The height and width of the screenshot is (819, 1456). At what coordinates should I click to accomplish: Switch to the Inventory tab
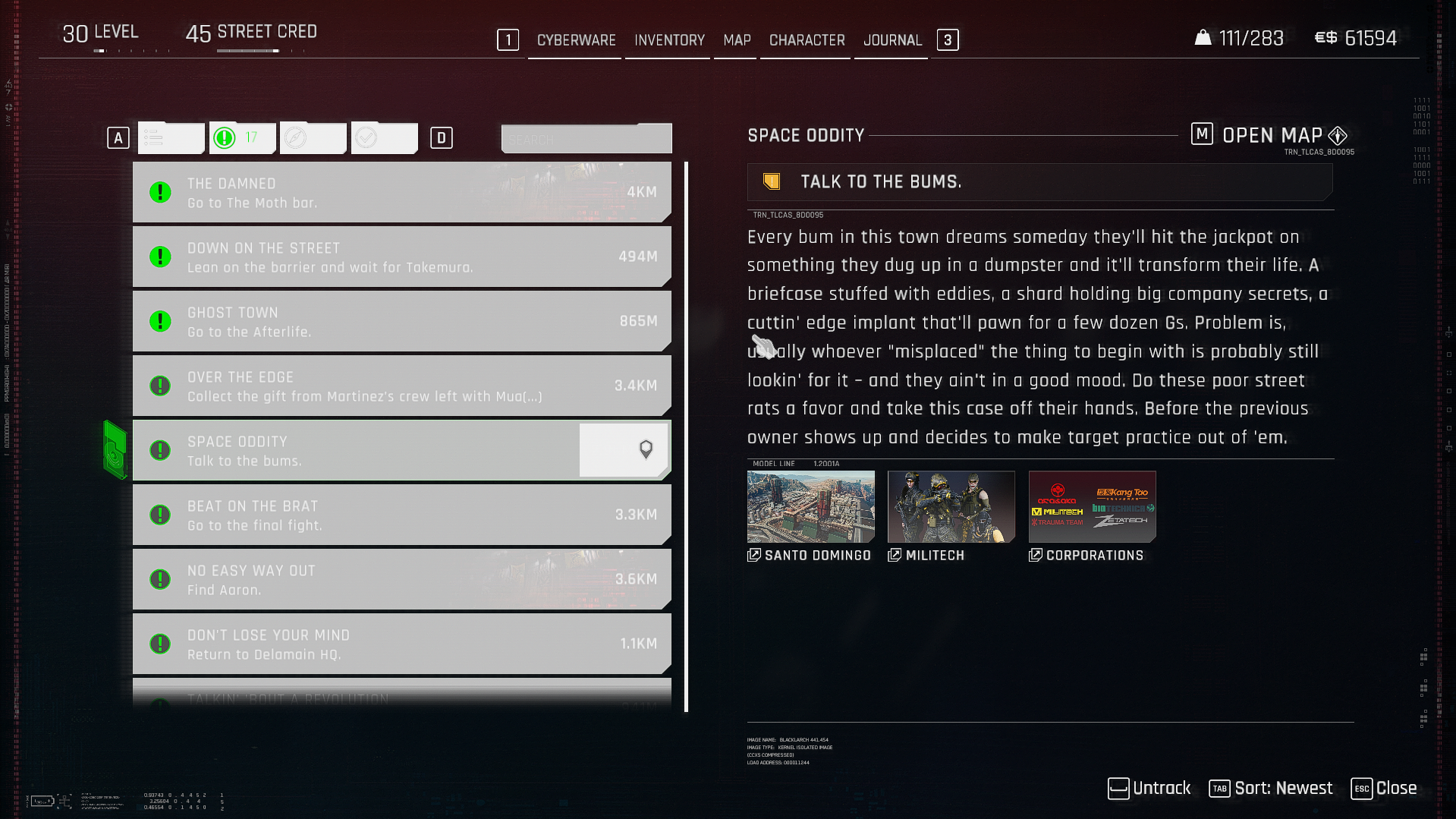(x=669, y=40)
